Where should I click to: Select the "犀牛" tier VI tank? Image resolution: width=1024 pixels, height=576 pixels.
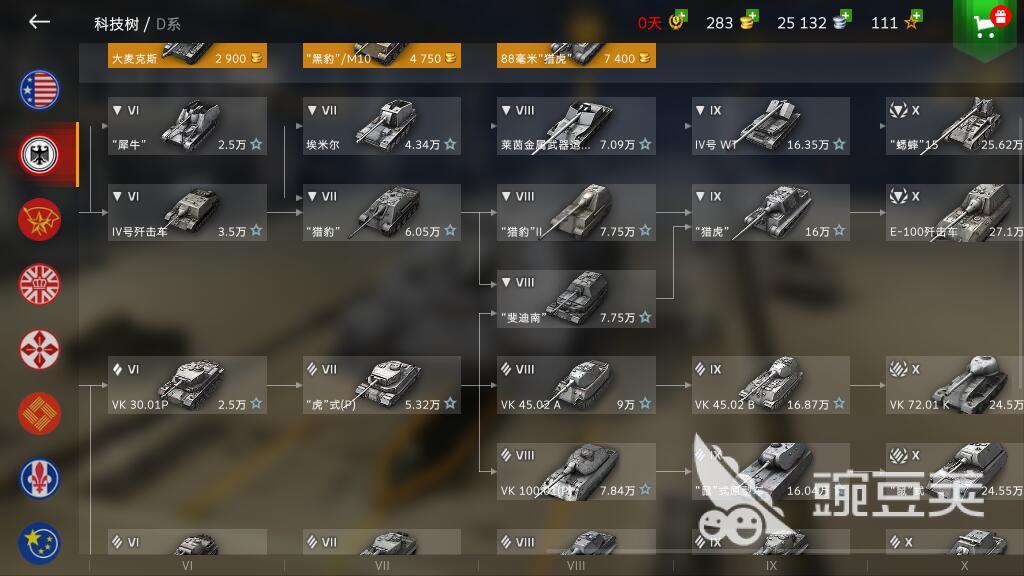188,126
